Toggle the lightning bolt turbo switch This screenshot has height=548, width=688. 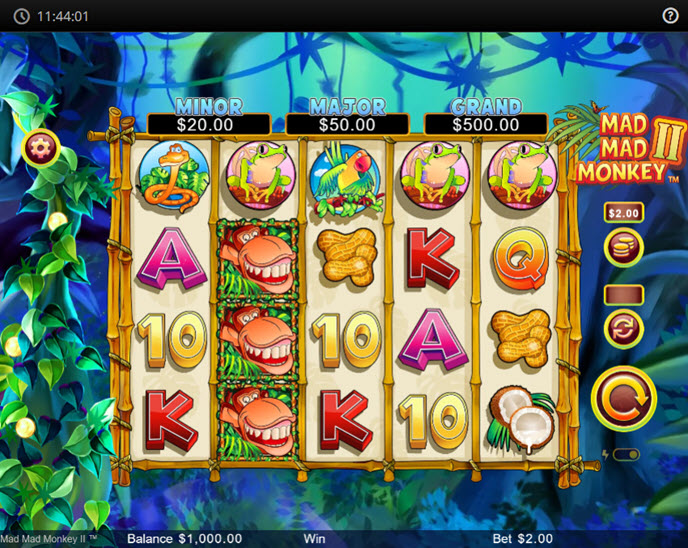[x=625, y=455]
